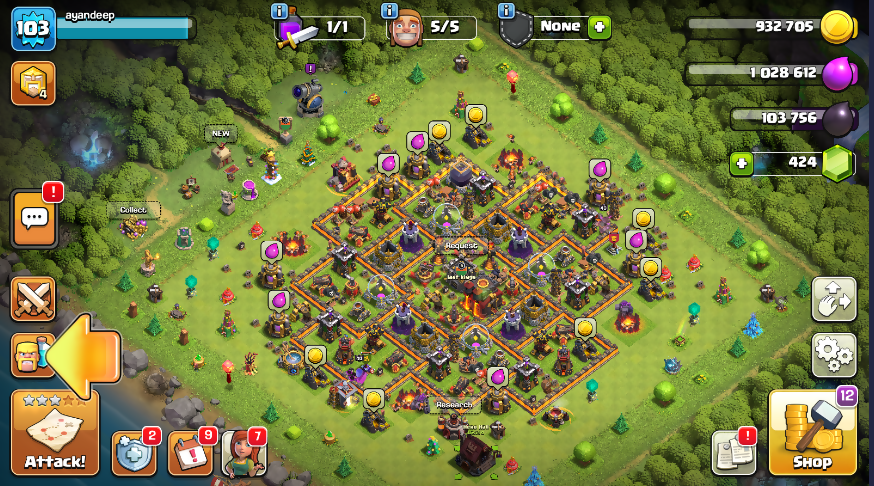Open the Shop
874x486 pixels.
point(812,434)
